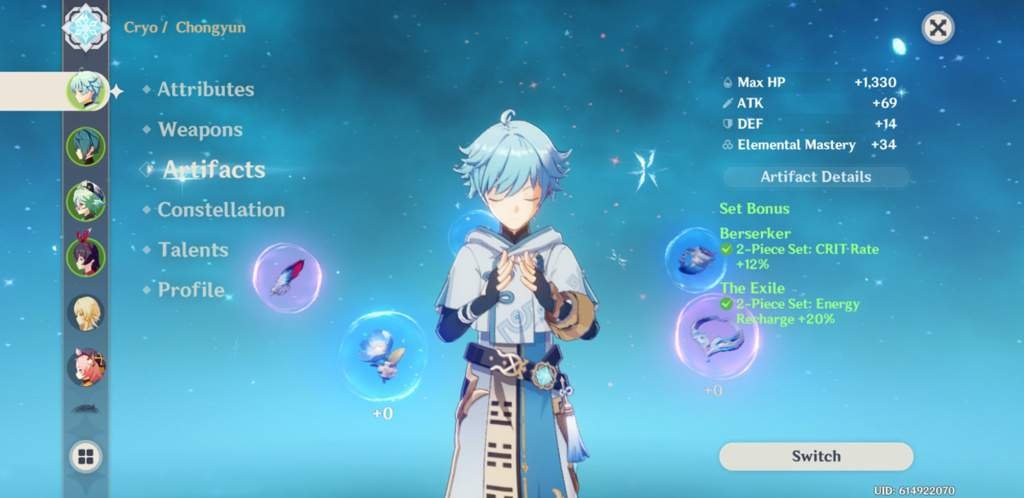The image size is (1024, 498).
Task: Go to the Weapons section
Action: (200, 130)
